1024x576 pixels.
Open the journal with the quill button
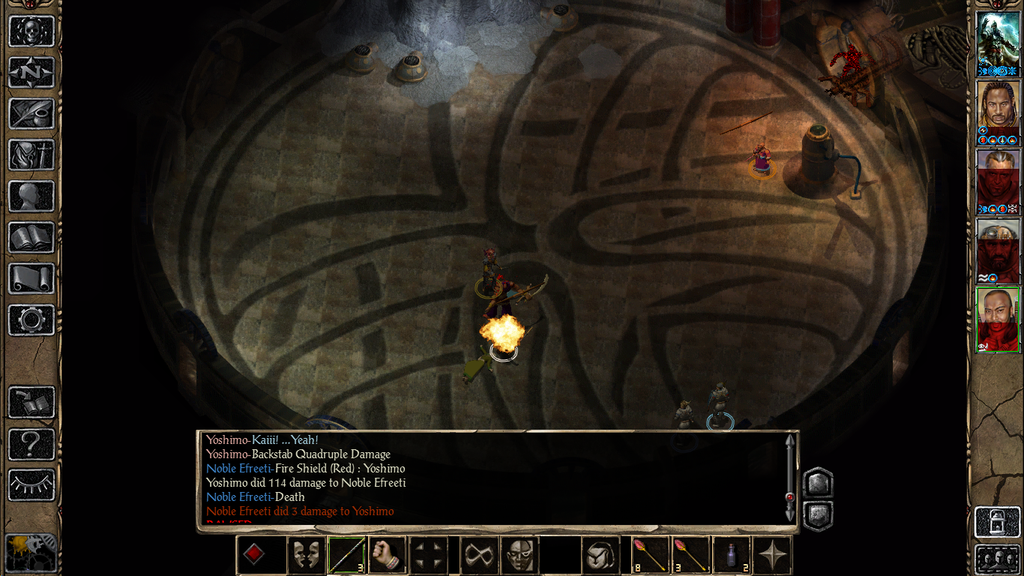click(31, 113)
